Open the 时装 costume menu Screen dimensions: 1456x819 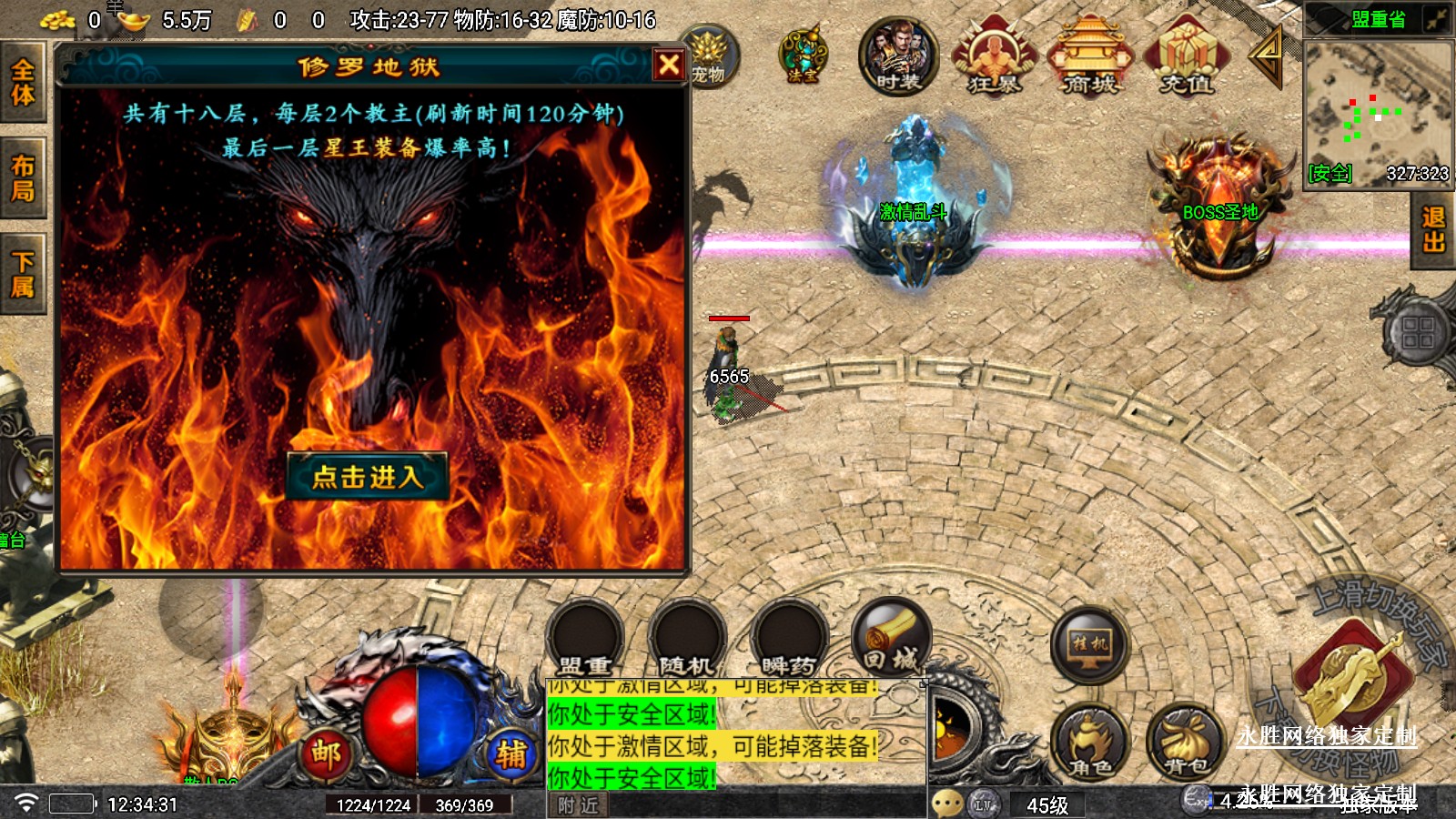(x=898, y=57)
